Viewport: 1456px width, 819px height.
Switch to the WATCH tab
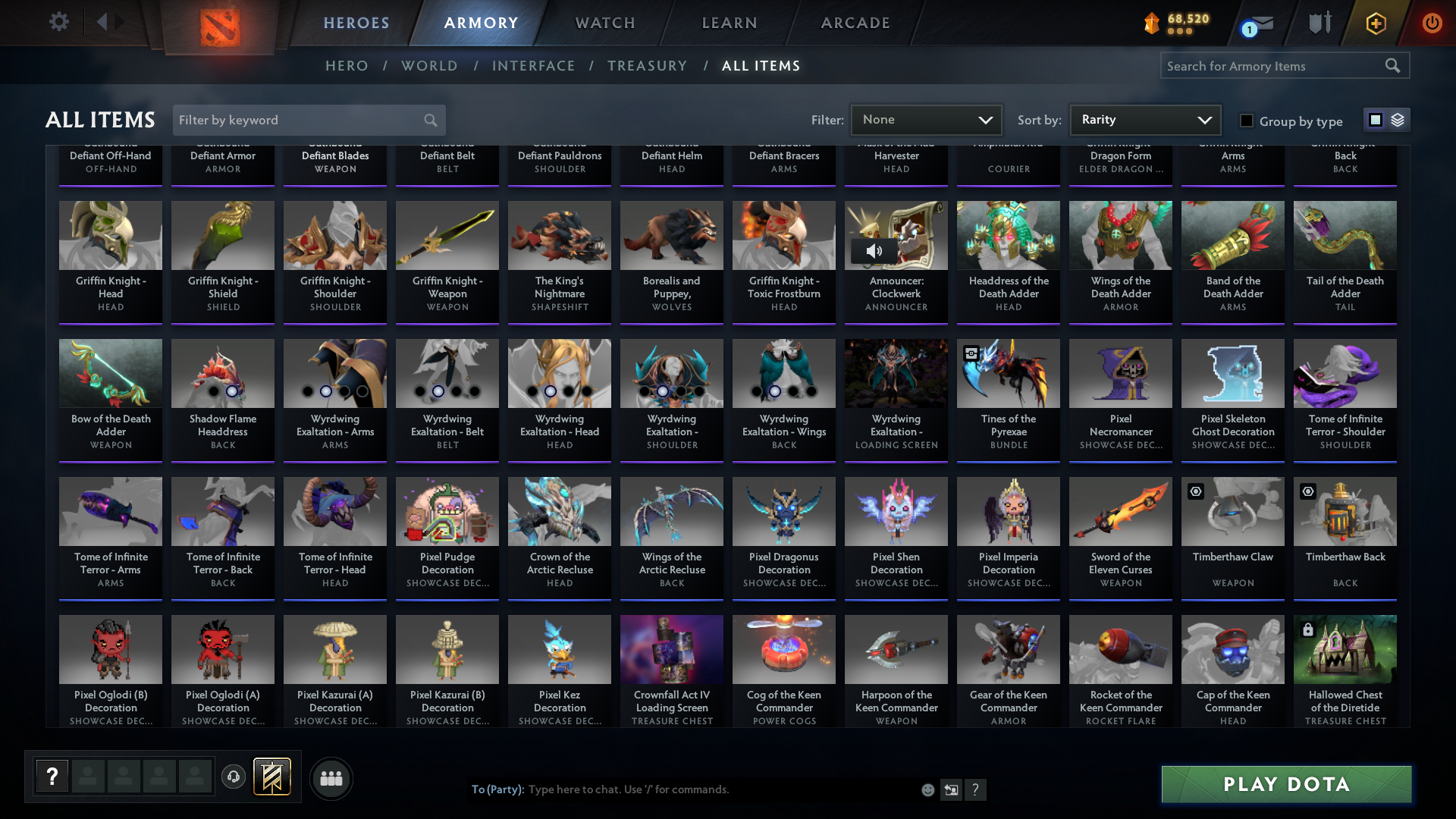604,23
